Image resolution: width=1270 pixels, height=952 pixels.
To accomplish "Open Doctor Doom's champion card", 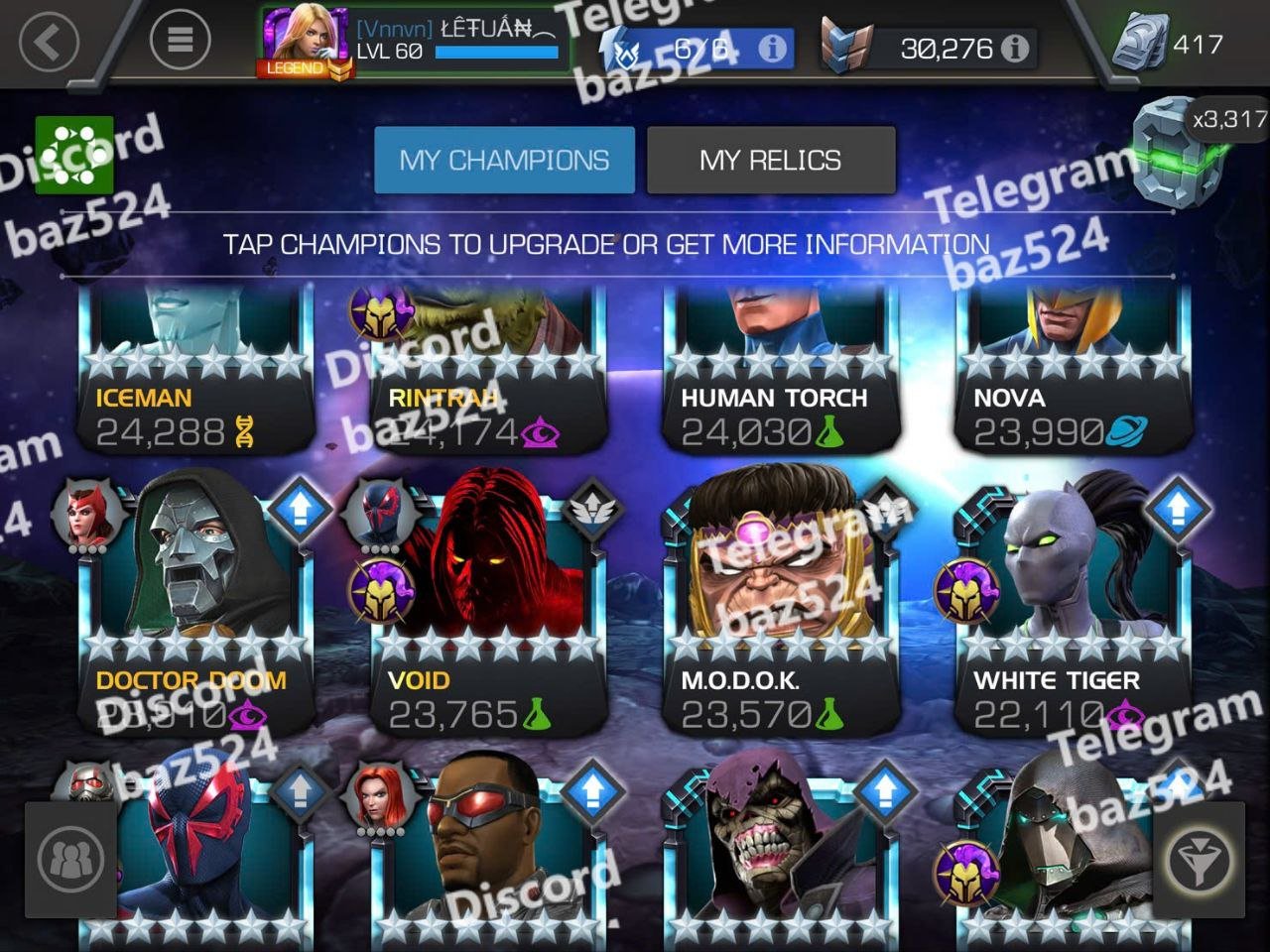I will 196,605.
